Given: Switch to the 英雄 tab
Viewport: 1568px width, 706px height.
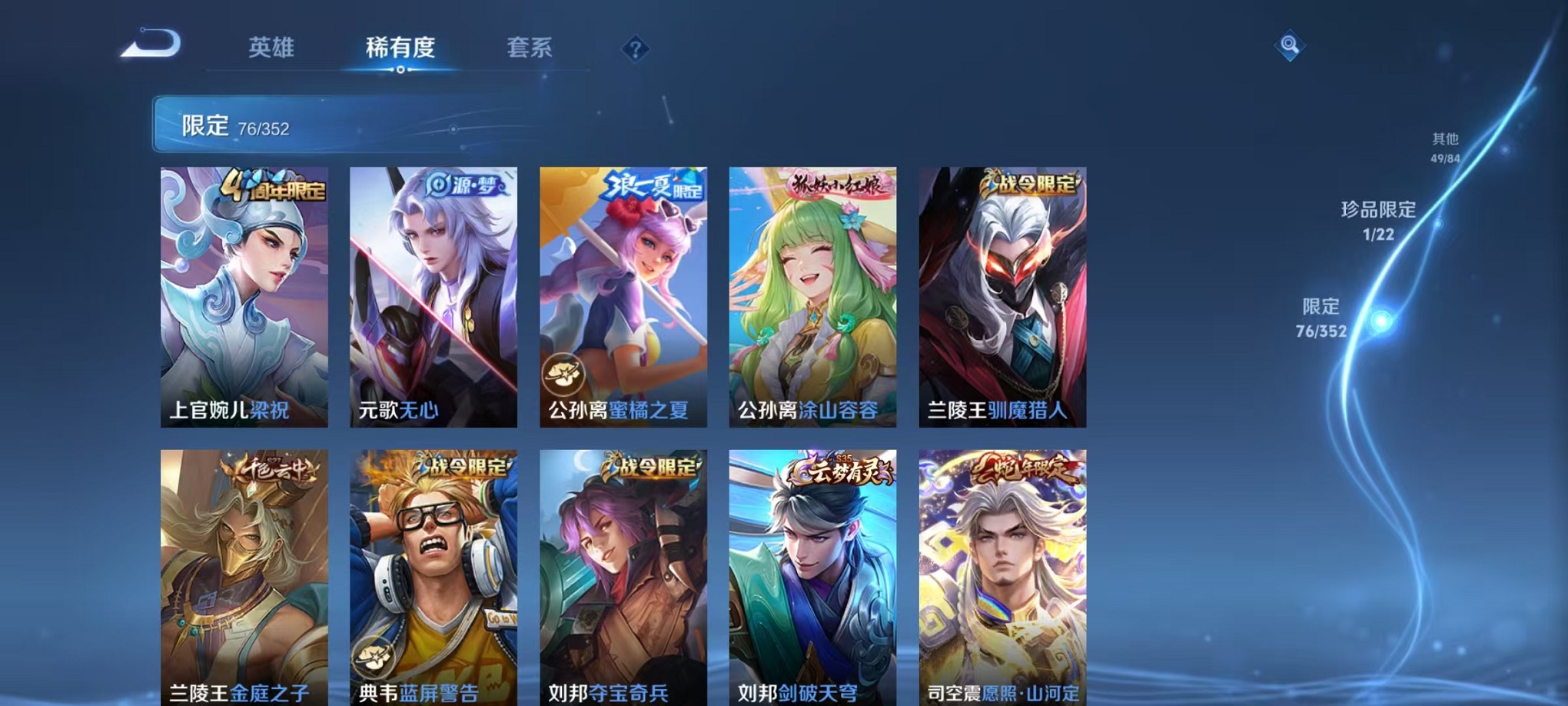Looking at the screenshot, I should tap(274, 48).
